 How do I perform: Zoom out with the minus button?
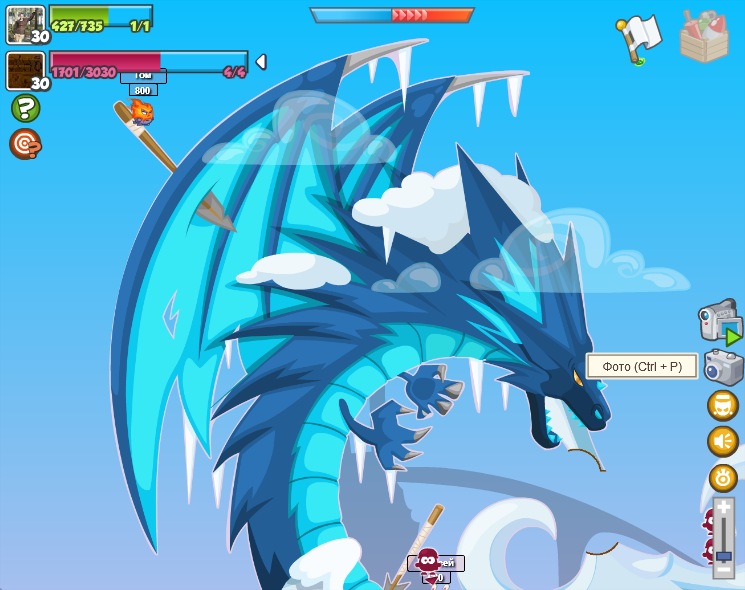pos(723,571)
